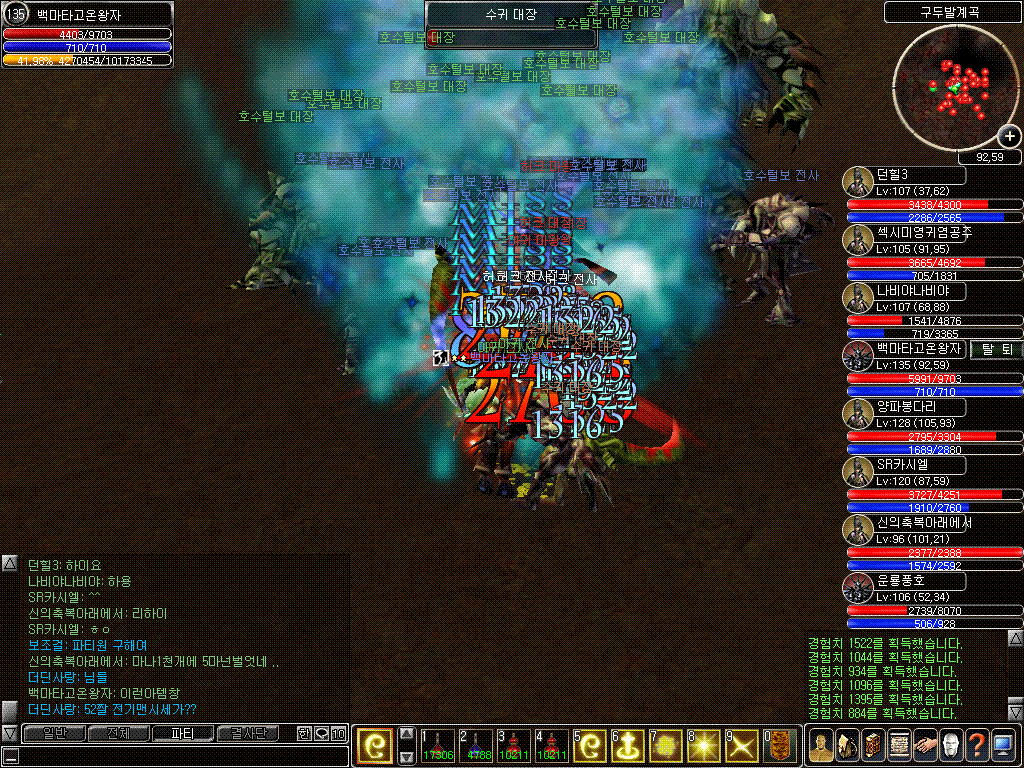Image resolution: width=1024 pixels, height=768 pixels.
Task: Select party member 양파봉다리
Action: tap(906, 407)
